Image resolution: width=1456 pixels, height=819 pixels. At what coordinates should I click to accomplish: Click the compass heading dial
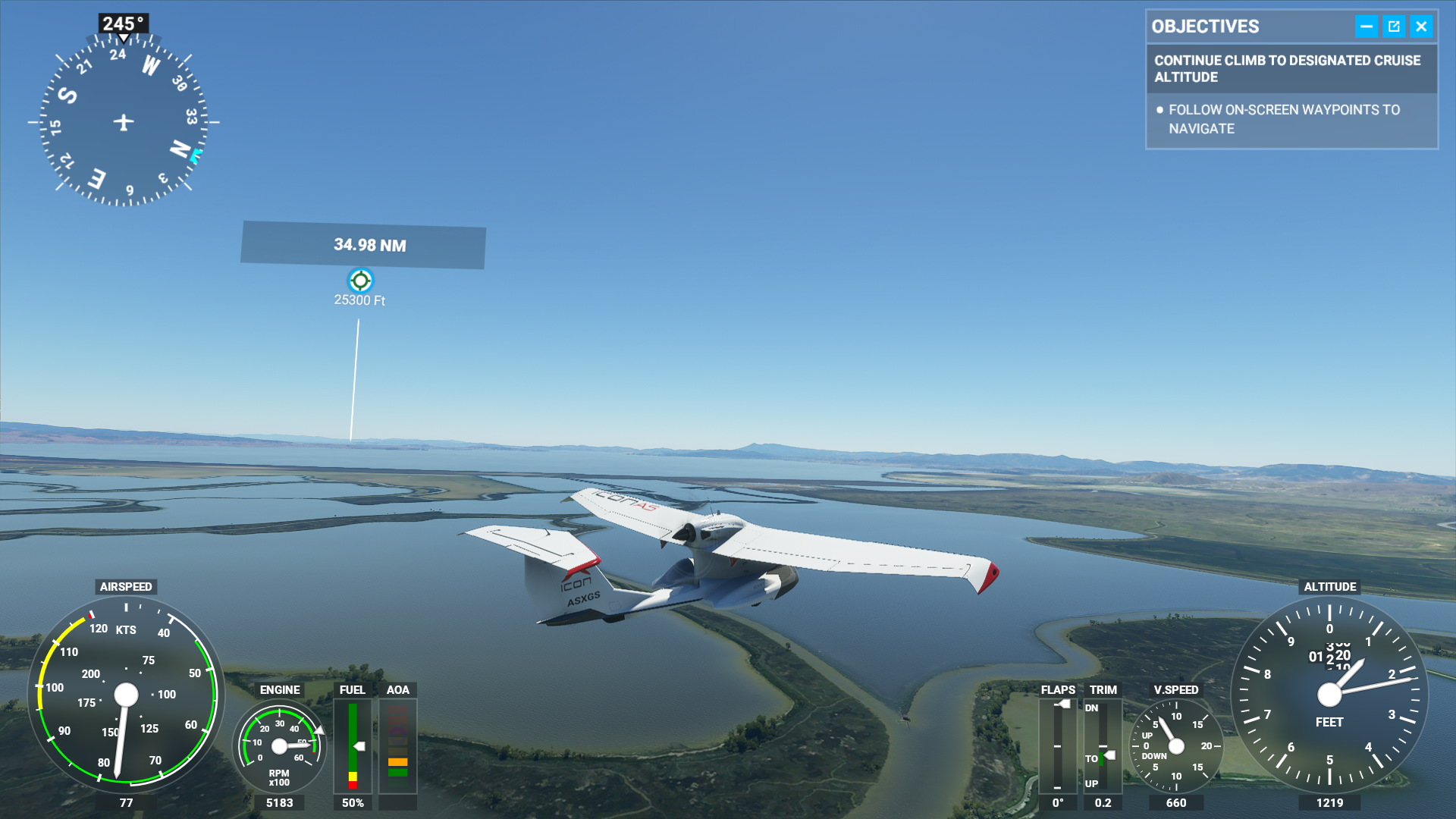[124, 121]
